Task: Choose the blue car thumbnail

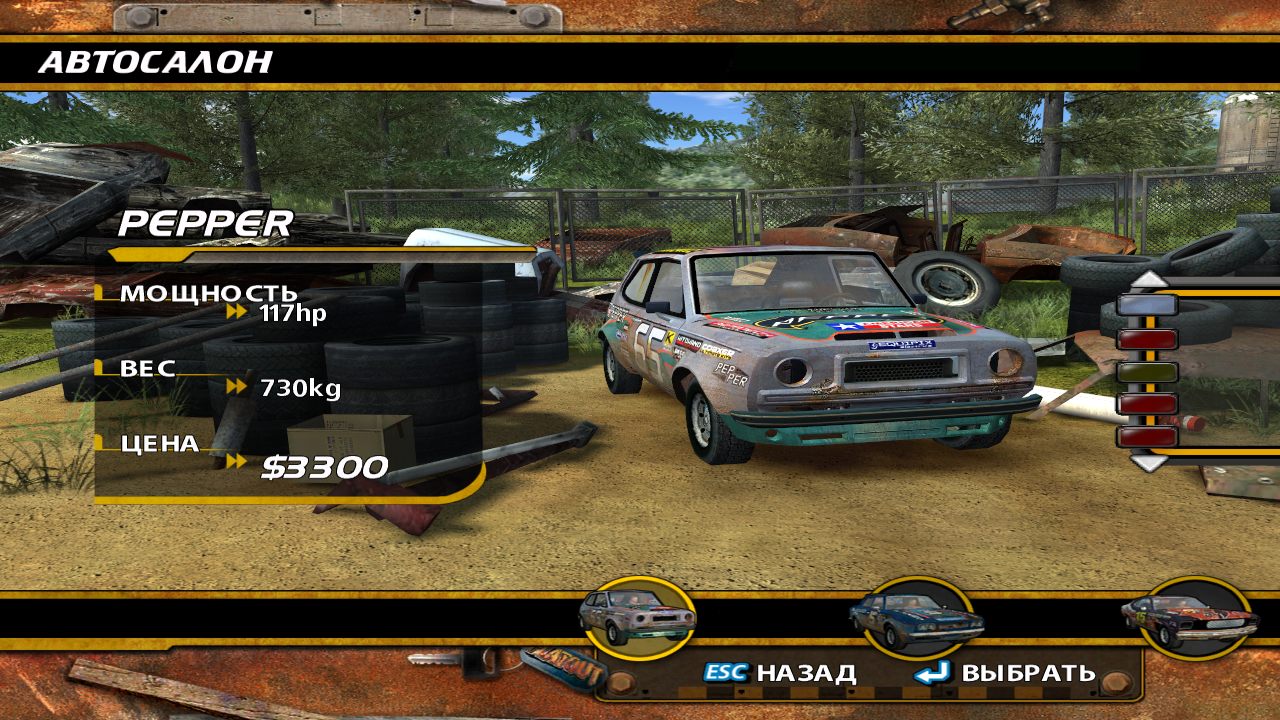Action: pos(911,618)
